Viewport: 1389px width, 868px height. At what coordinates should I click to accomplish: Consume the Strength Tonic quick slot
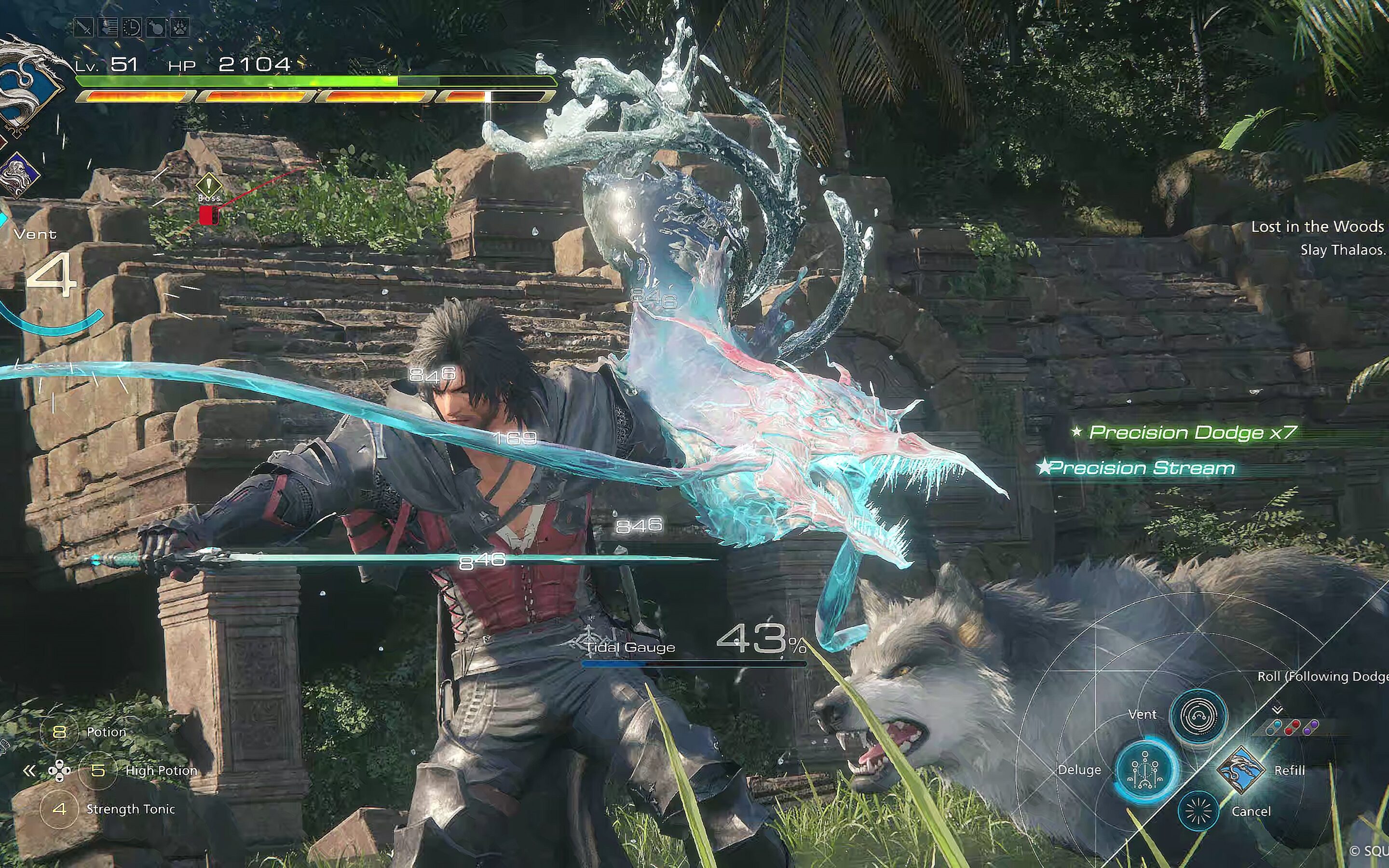59,809
